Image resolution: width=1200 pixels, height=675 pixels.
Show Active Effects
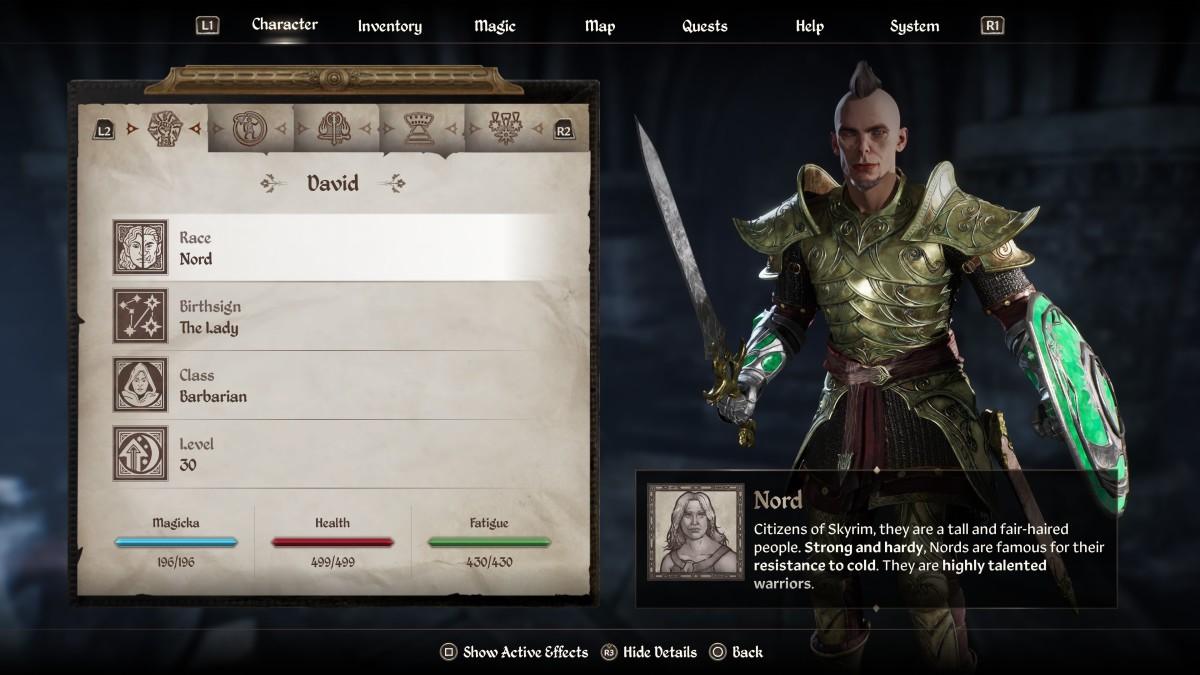click(514, 652)
